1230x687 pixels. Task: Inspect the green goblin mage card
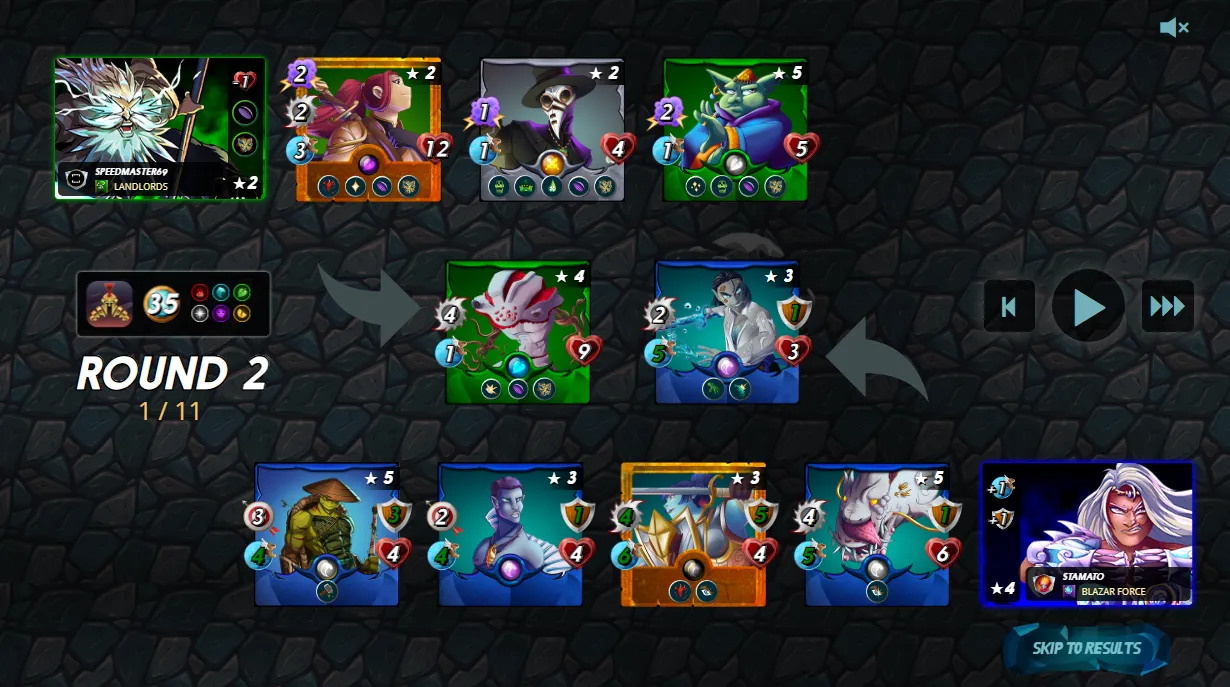[735, 130]
